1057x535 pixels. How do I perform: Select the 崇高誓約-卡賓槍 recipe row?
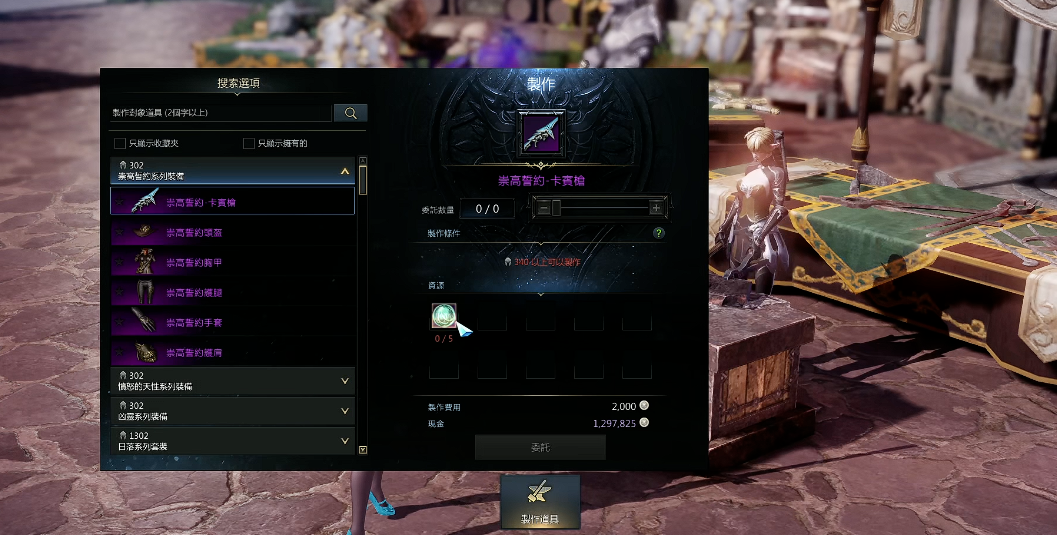[232, 202]
